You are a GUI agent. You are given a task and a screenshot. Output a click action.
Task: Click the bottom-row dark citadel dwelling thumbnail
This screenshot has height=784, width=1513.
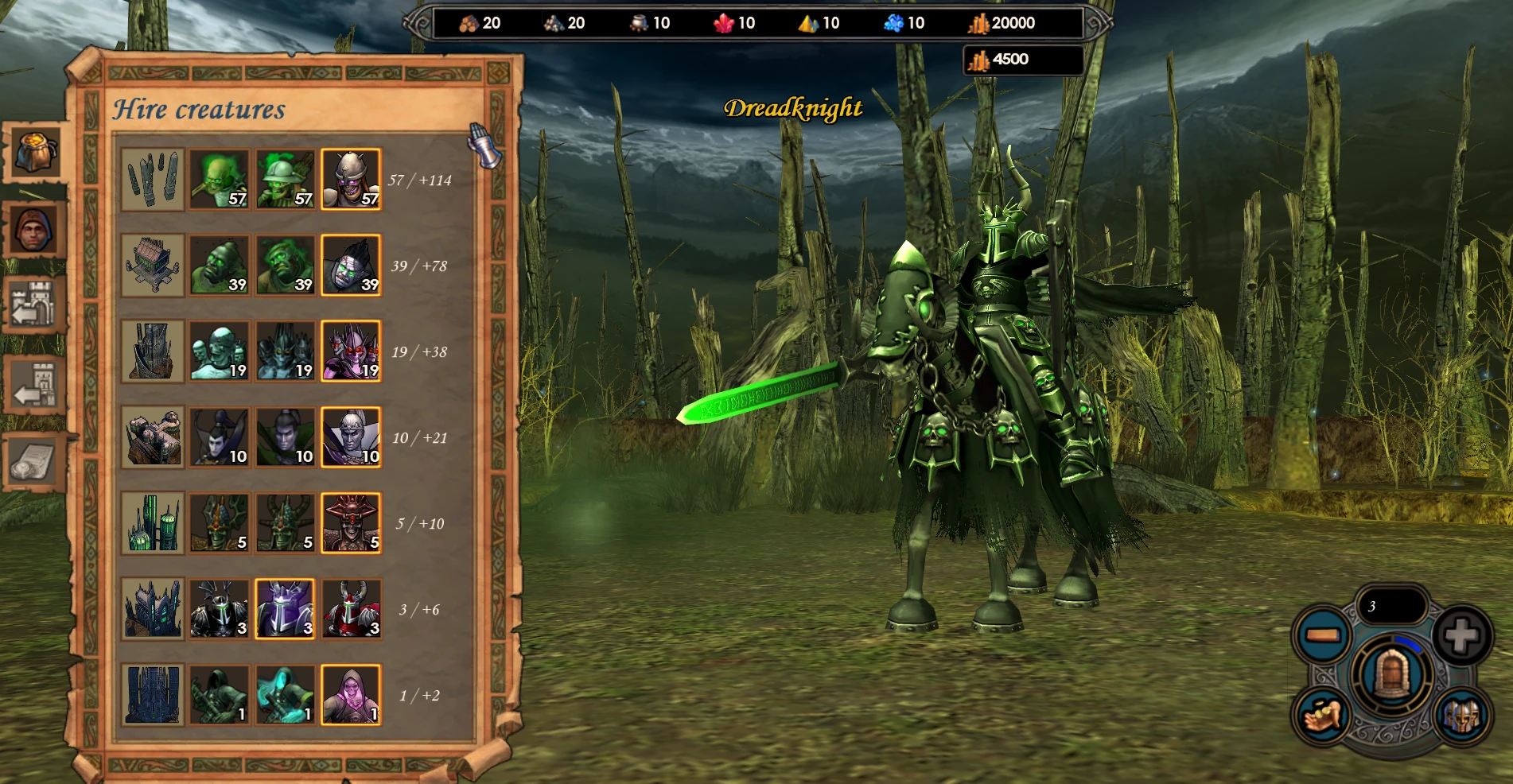pos(153,696)
